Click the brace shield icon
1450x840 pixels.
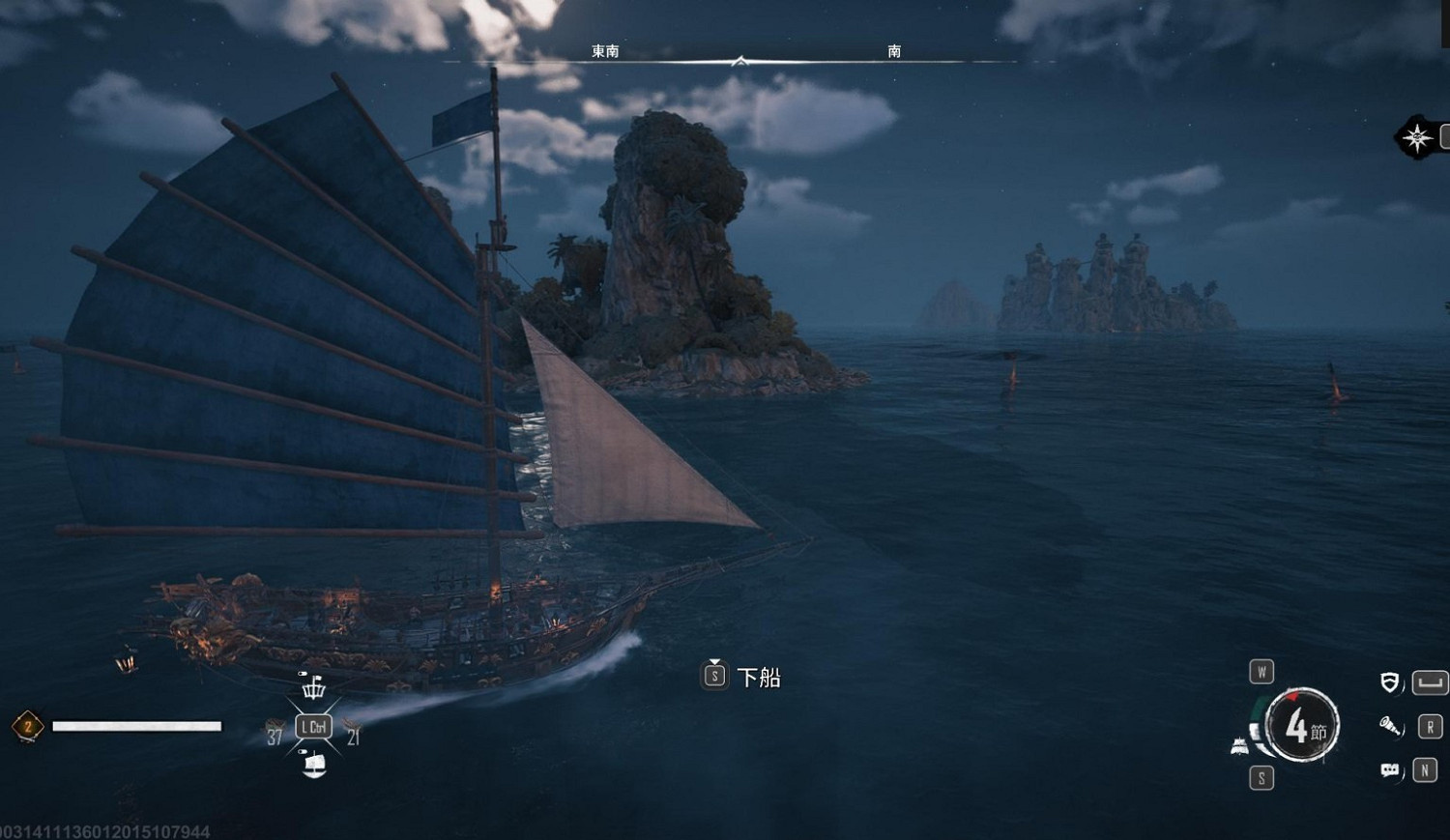1389,682
